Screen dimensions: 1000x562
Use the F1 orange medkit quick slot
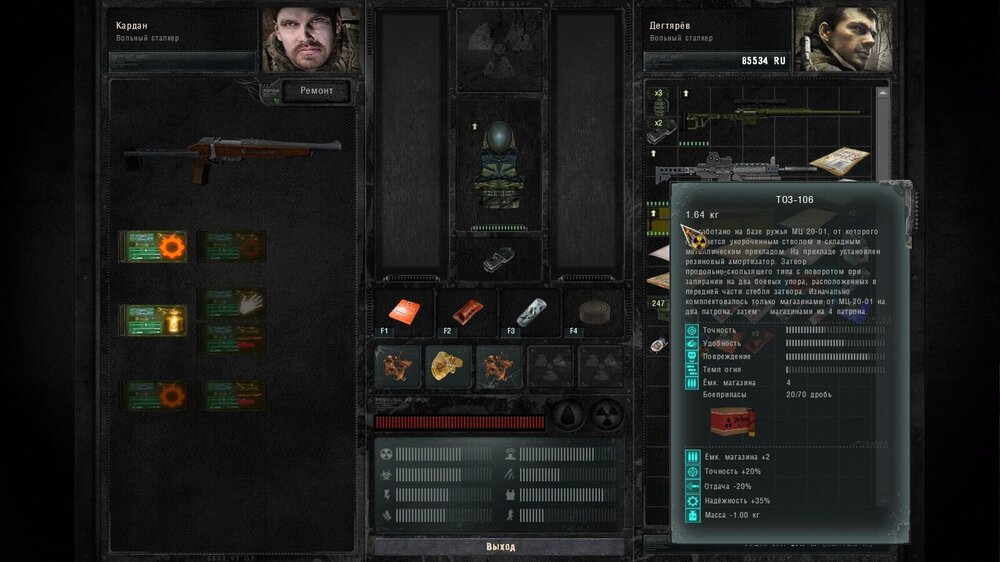pyautogui.click(x=404, y=311)
